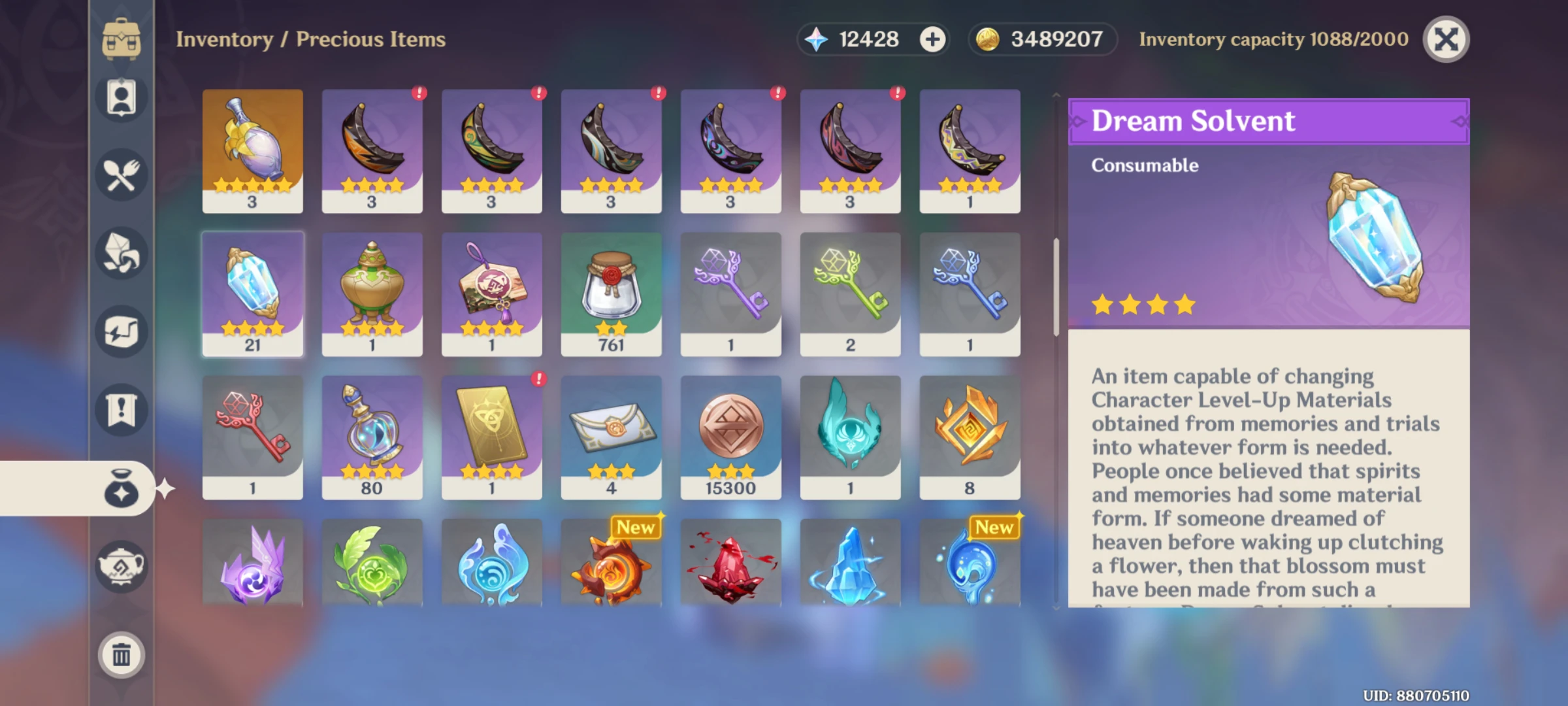Click the Mora coin icon showing 3489207
The height and width of the screenshot is (706, 1568).
tap(988, 39)
